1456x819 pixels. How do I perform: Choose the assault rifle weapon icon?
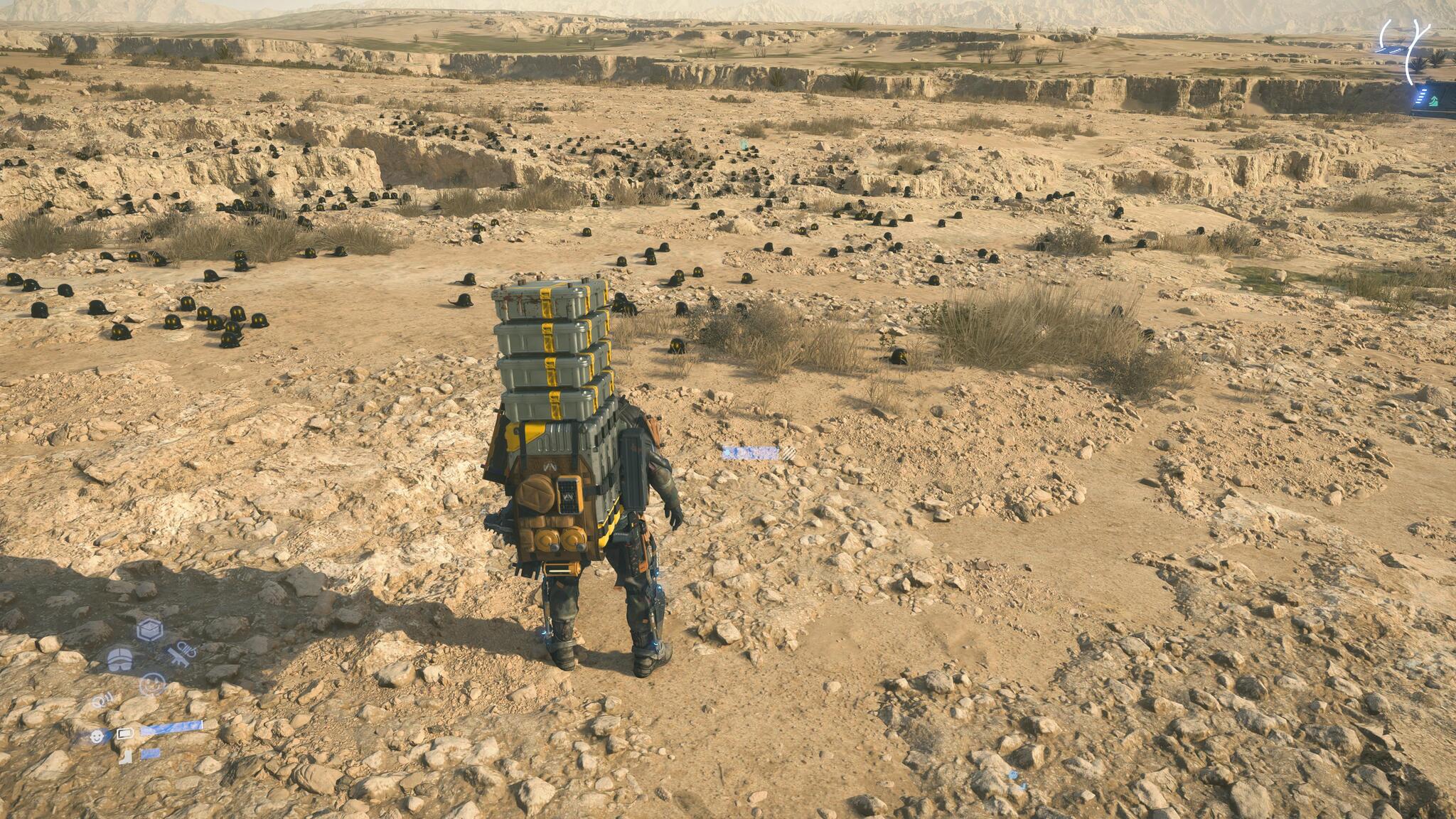coord(182,654)
